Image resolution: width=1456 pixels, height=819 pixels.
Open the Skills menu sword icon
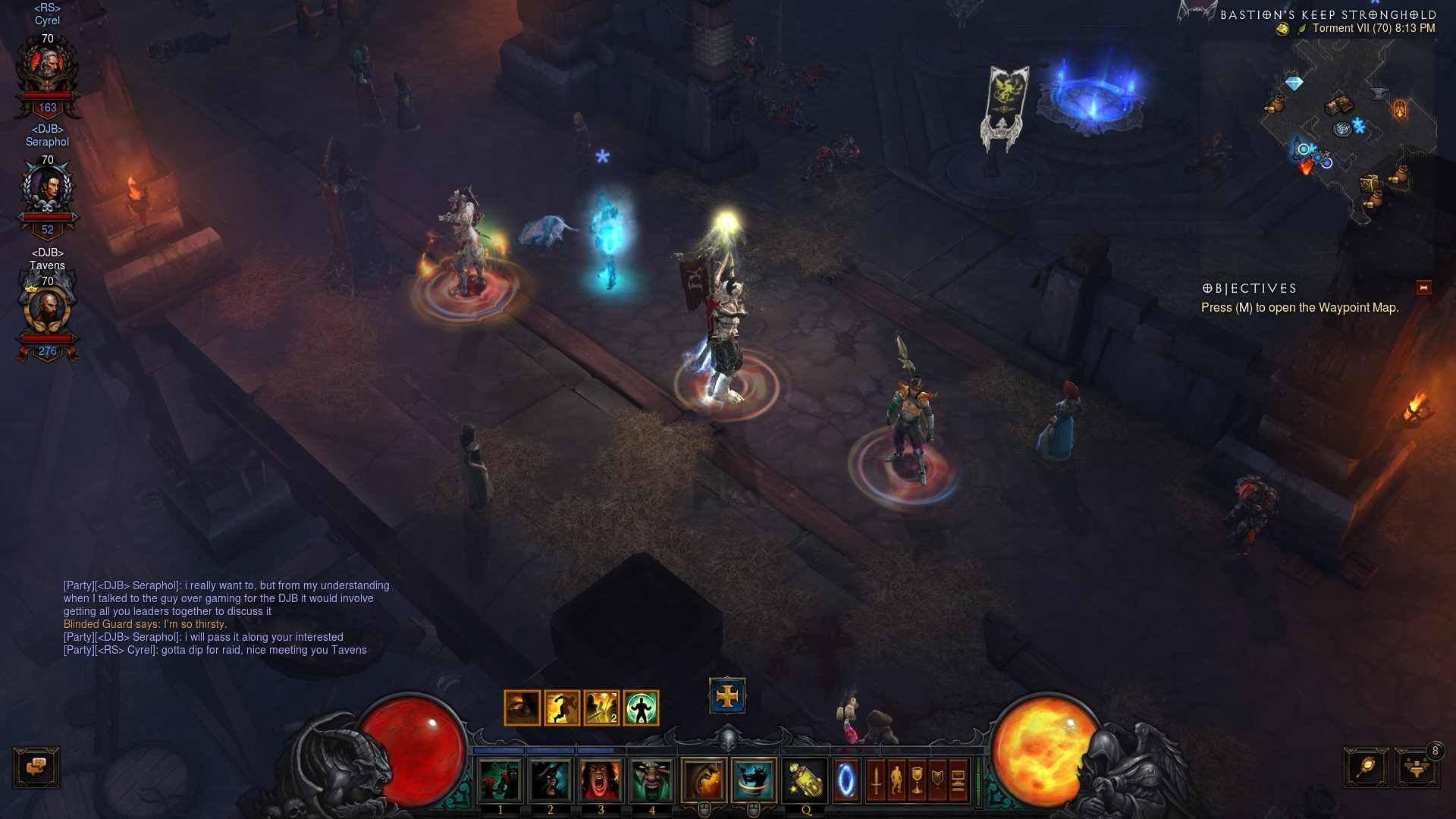[876, 780]
